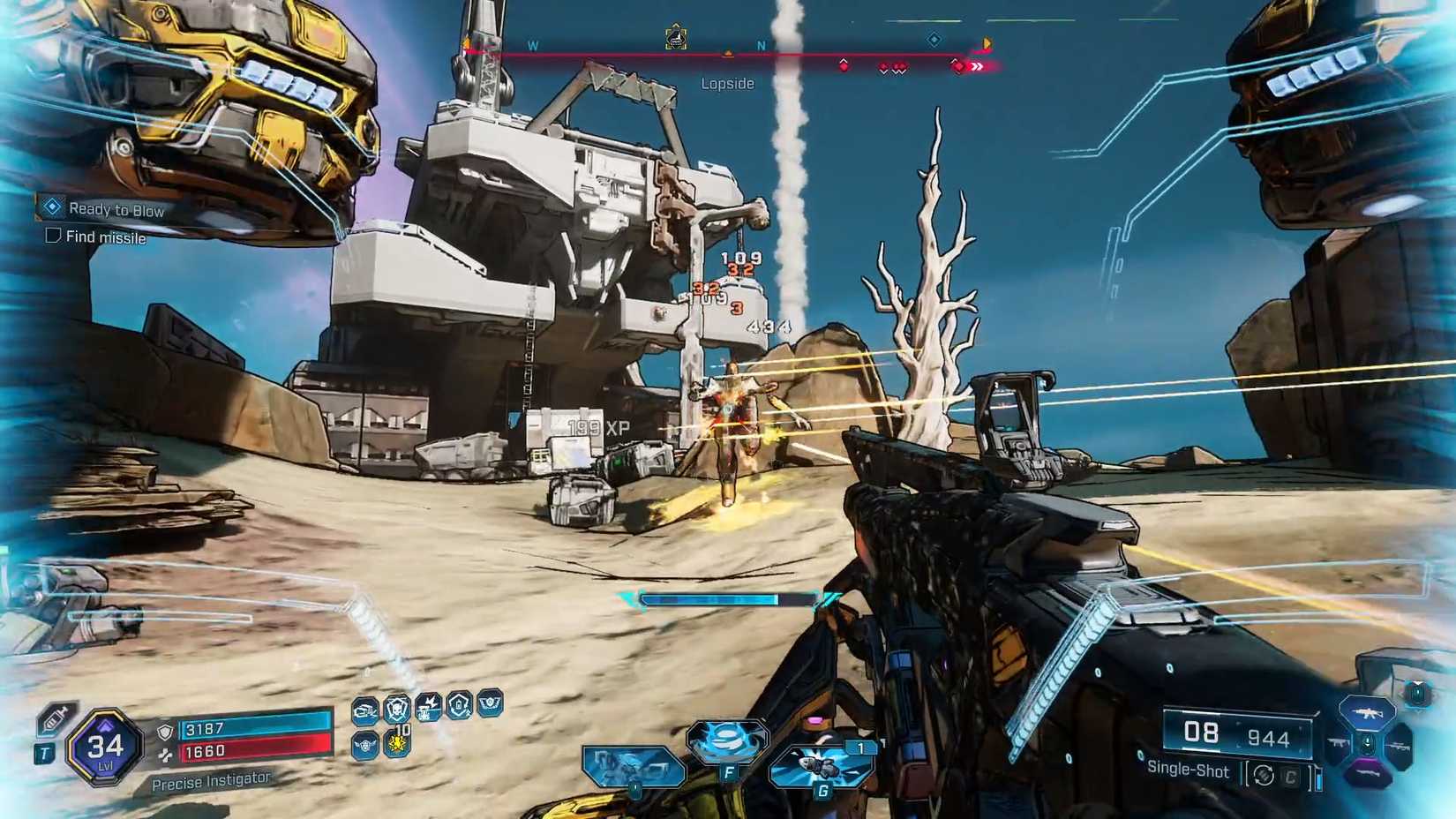The width and height of the screenshot is (1456, 819).
Task: Select the purple pistol weapon slot
Action: (1368, 773)
